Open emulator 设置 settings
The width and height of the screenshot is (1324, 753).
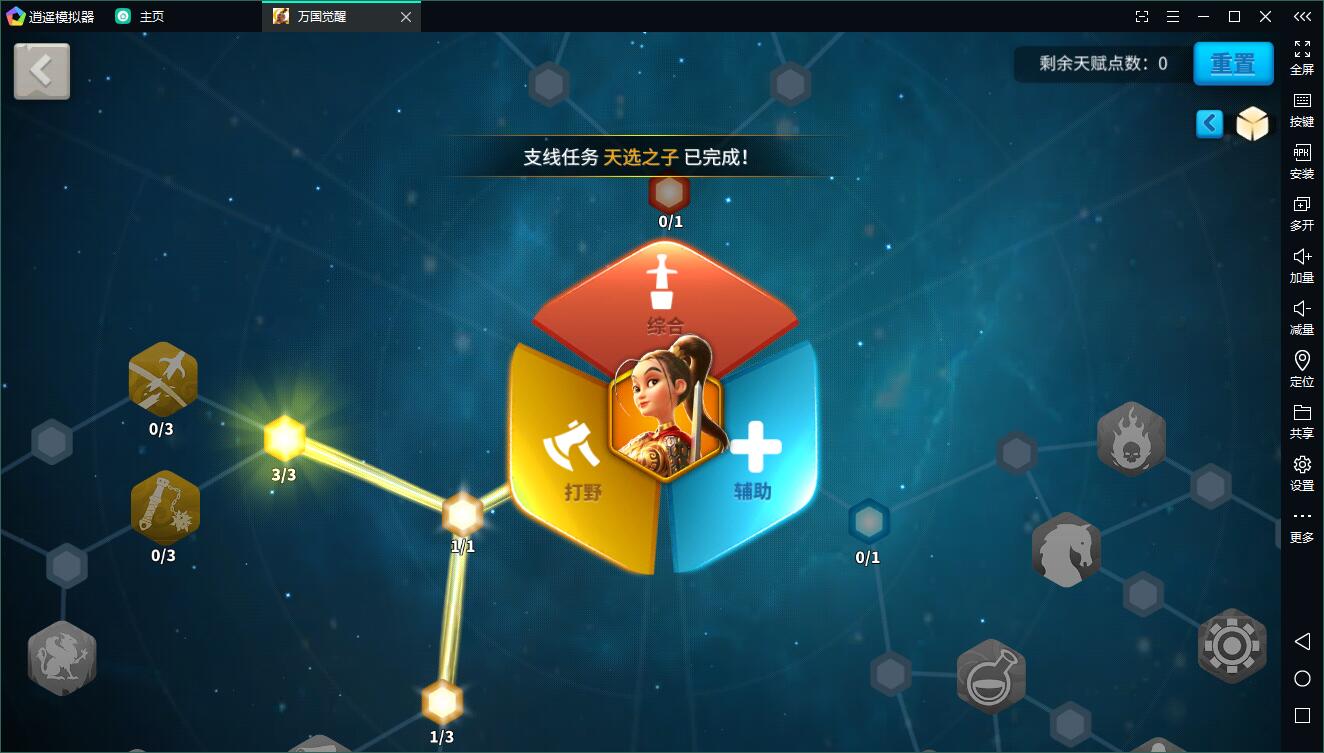pyautogui.click(x=1302, y=473)
